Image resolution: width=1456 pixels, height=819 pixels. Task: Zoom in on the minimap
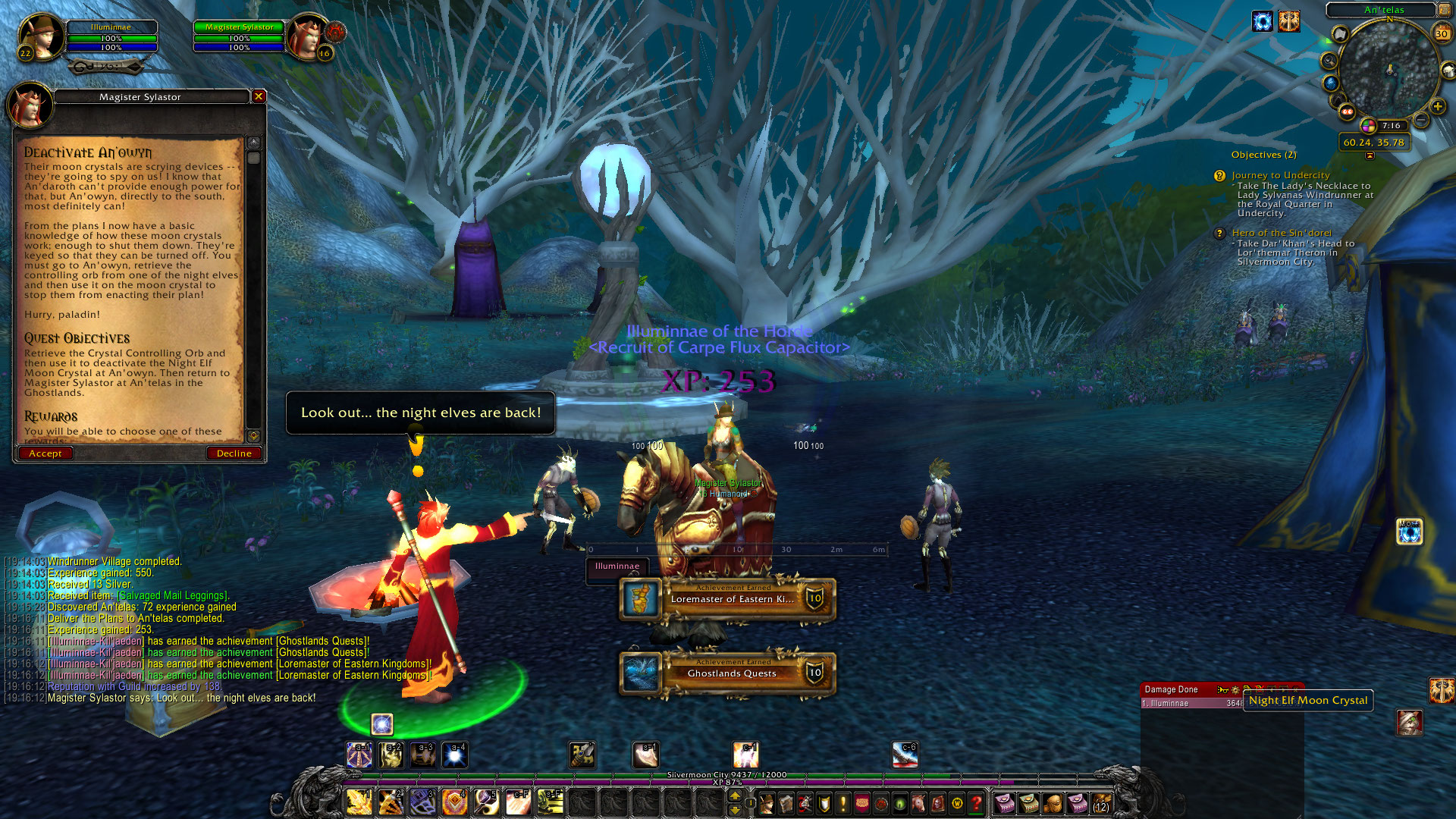1437,107
